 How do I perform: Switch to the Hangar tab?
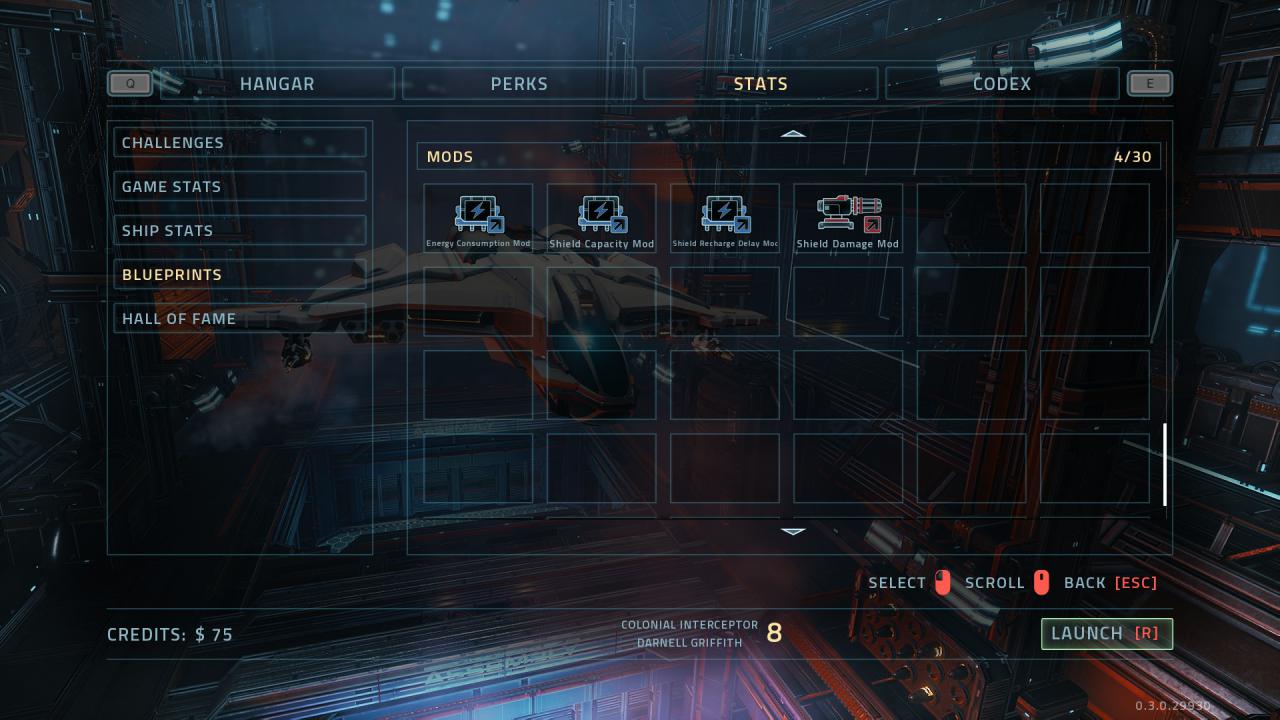tap(277, 84)
